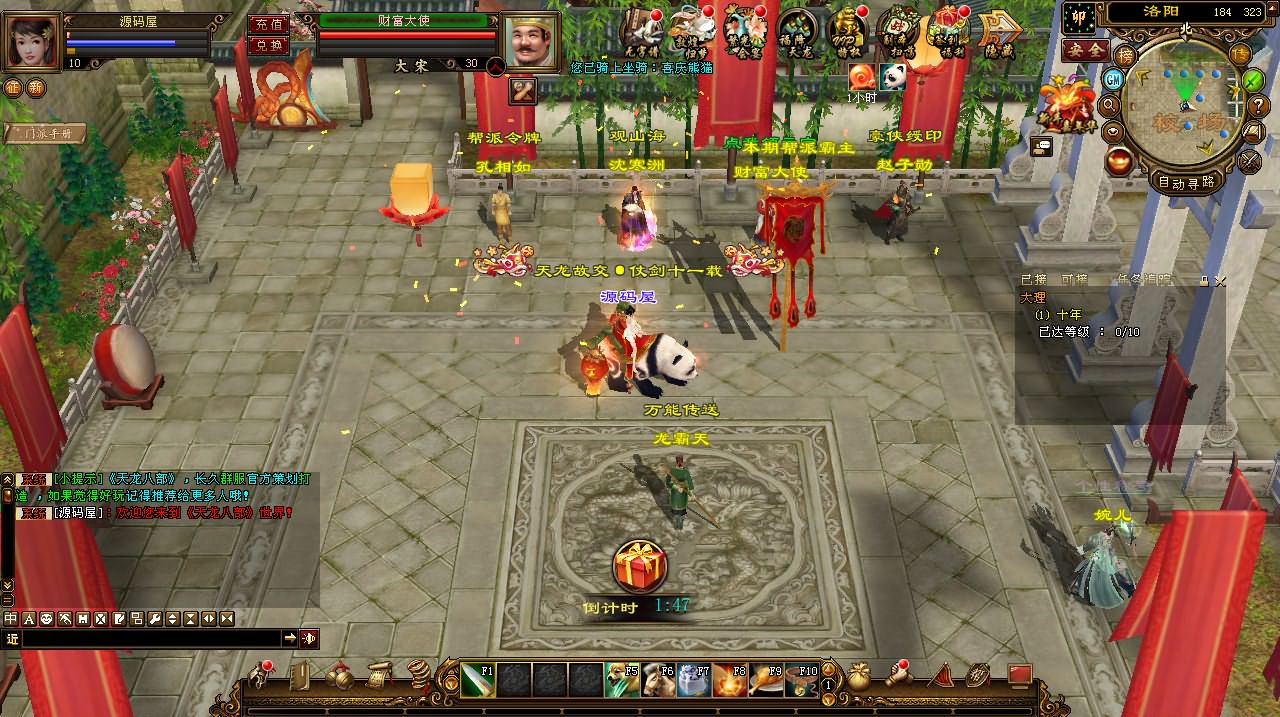Select the player portrait 源码屋
The image size is (1280, 717).
point(33,40)
